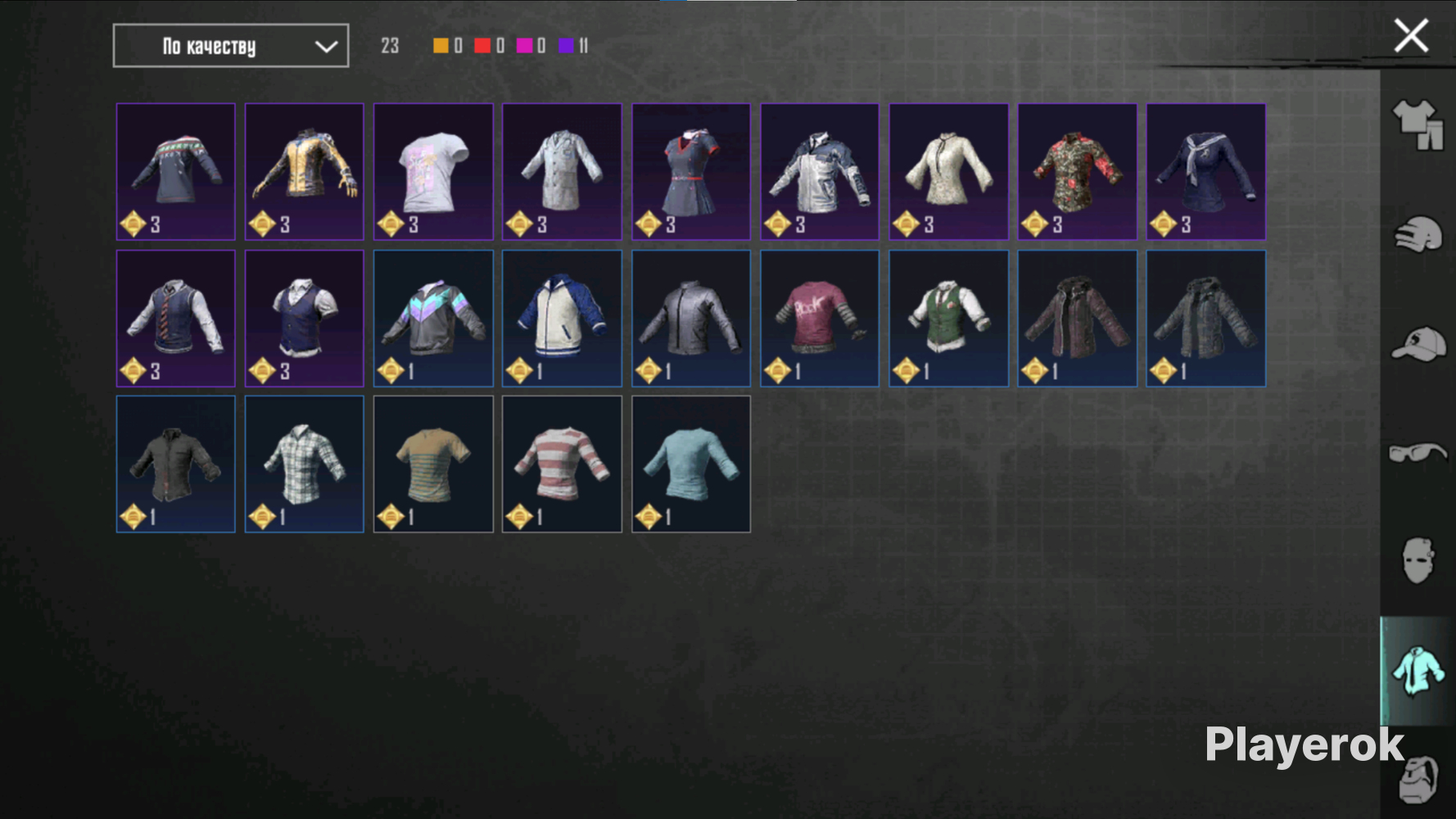Show the cap headwear category
The width and height of the screenshot is (1456, 819).
[1418, 344]
